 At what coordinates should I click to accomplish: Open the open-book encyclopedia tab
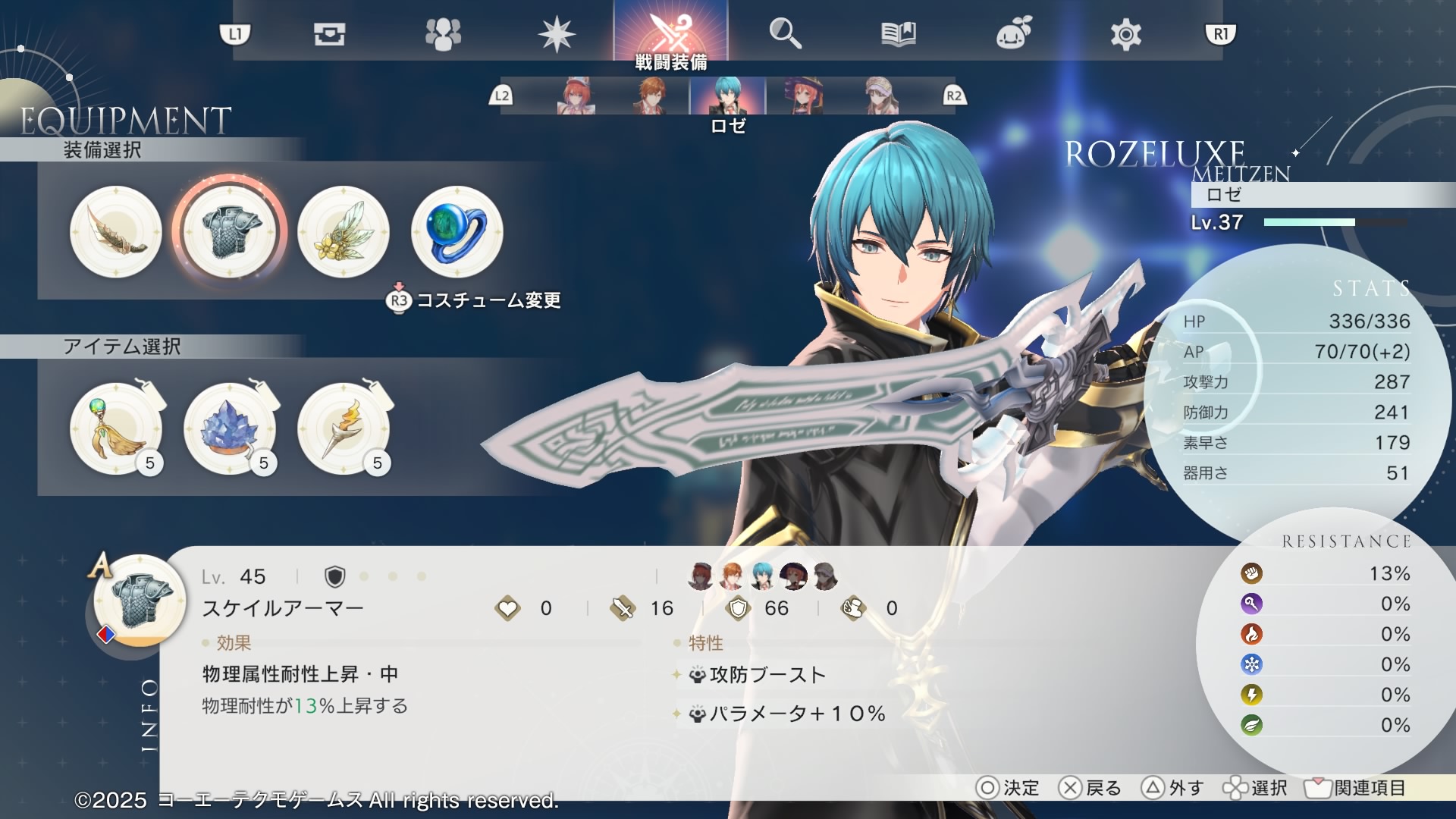tap(899, 34)
